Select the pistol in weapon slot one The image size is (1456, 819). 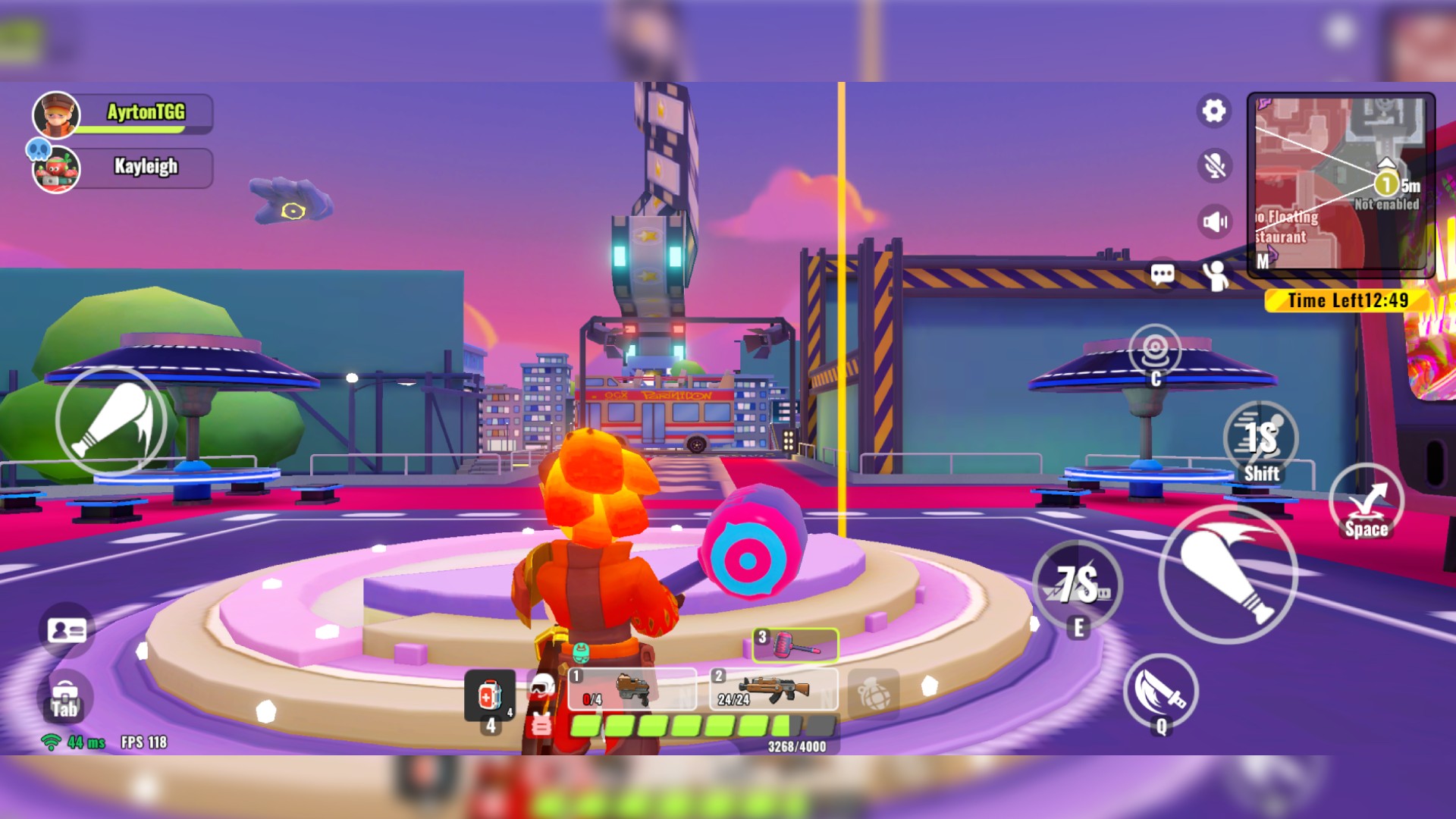632,689
